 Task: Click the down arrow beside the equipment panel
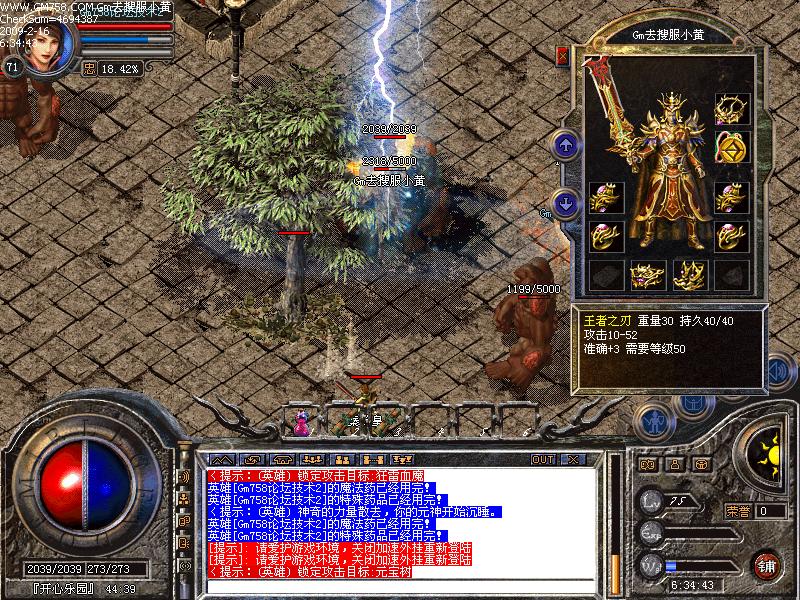click(565, 204)
